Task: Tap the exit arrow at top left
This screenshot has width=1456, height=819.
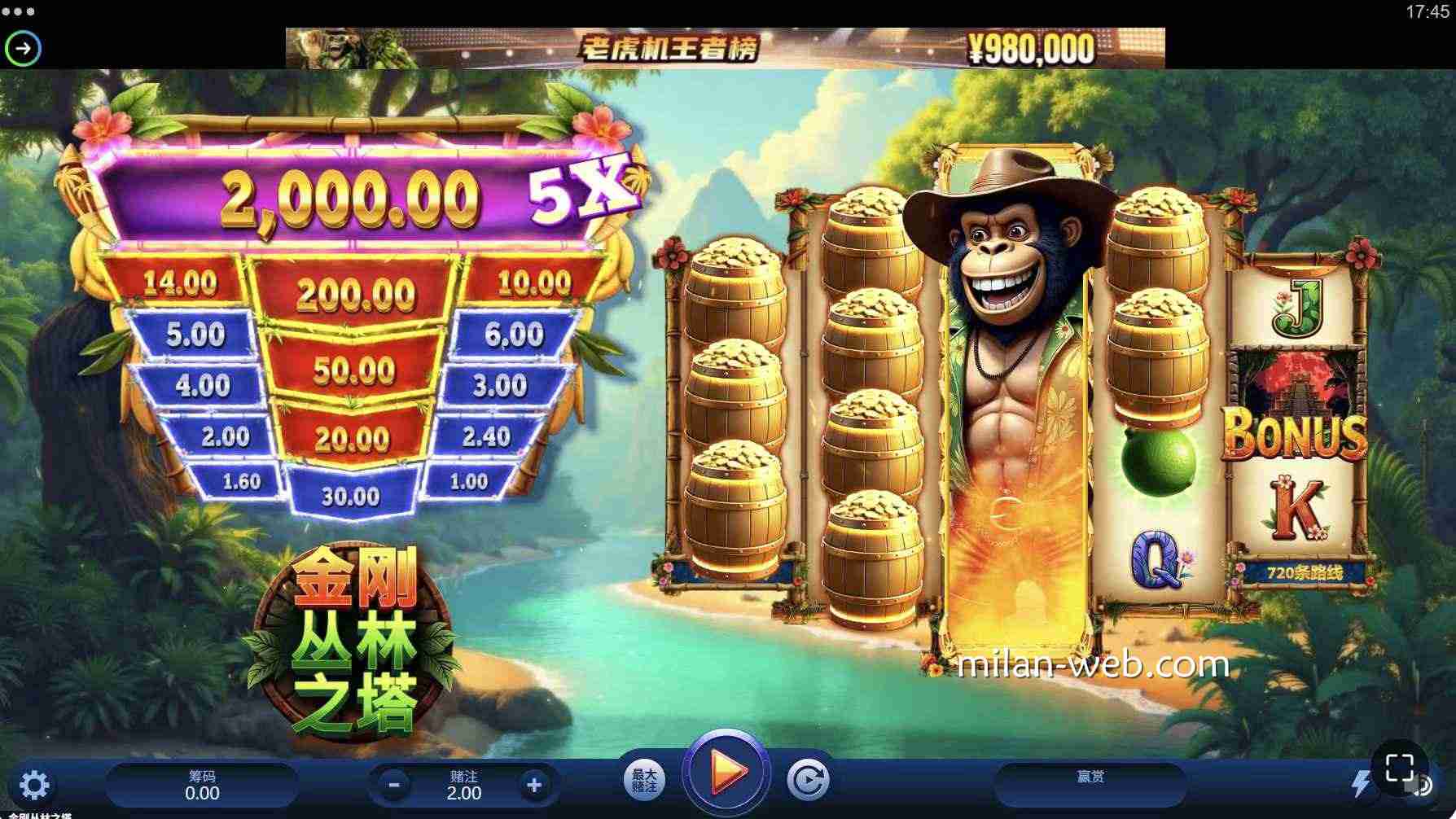Action: click(x=23, y=48)
